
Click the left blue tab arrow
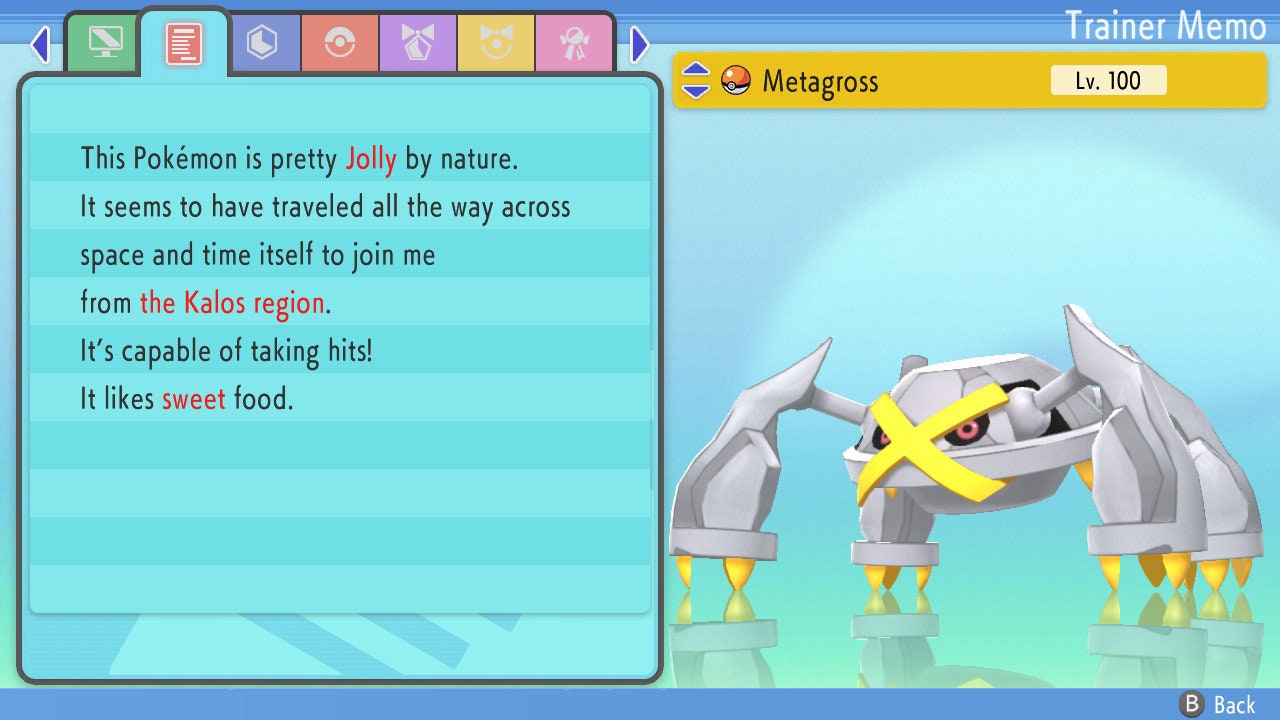(x=40, y=44)
